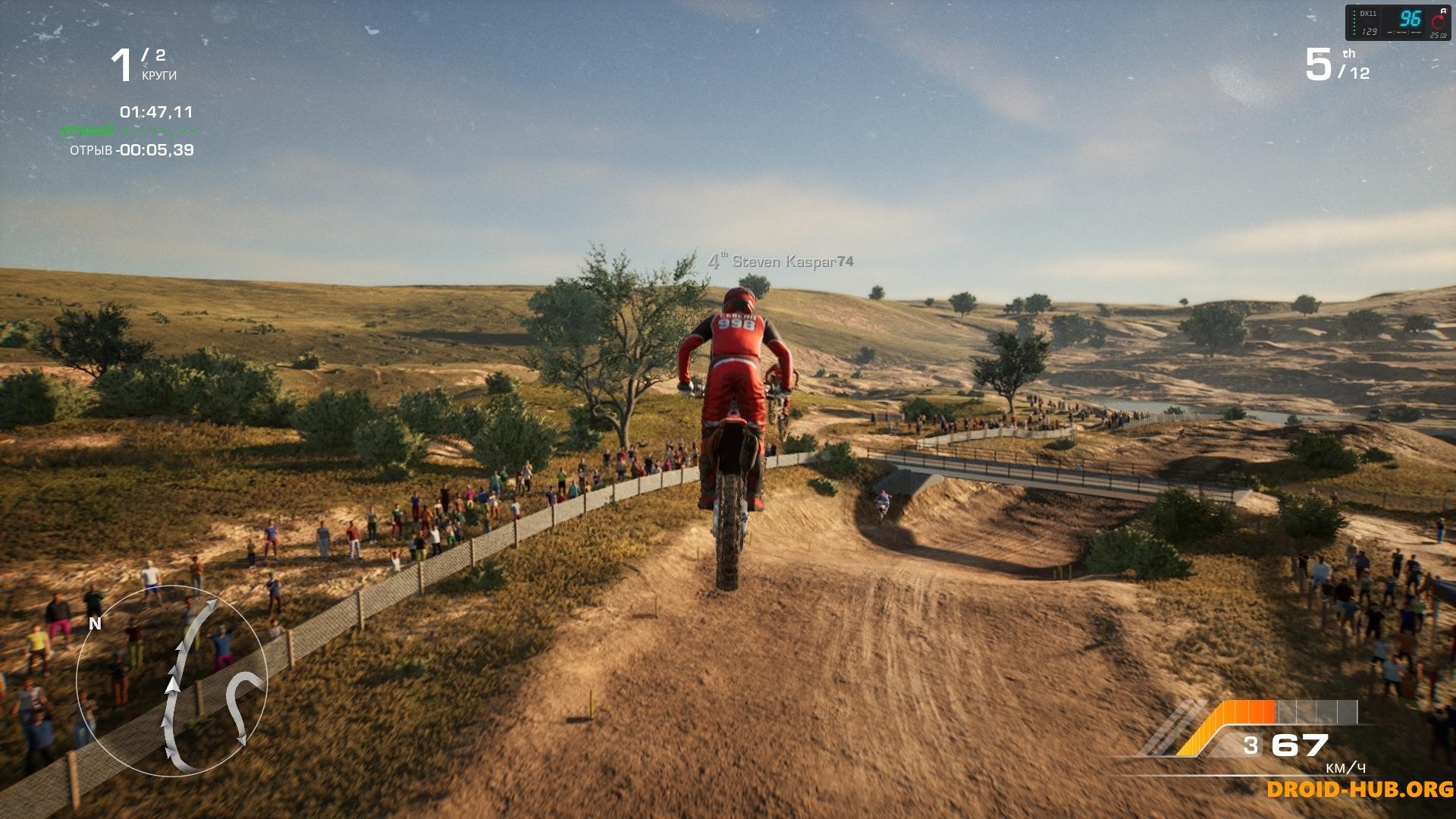Click the 96 FPS counter

pos(1411,19)
